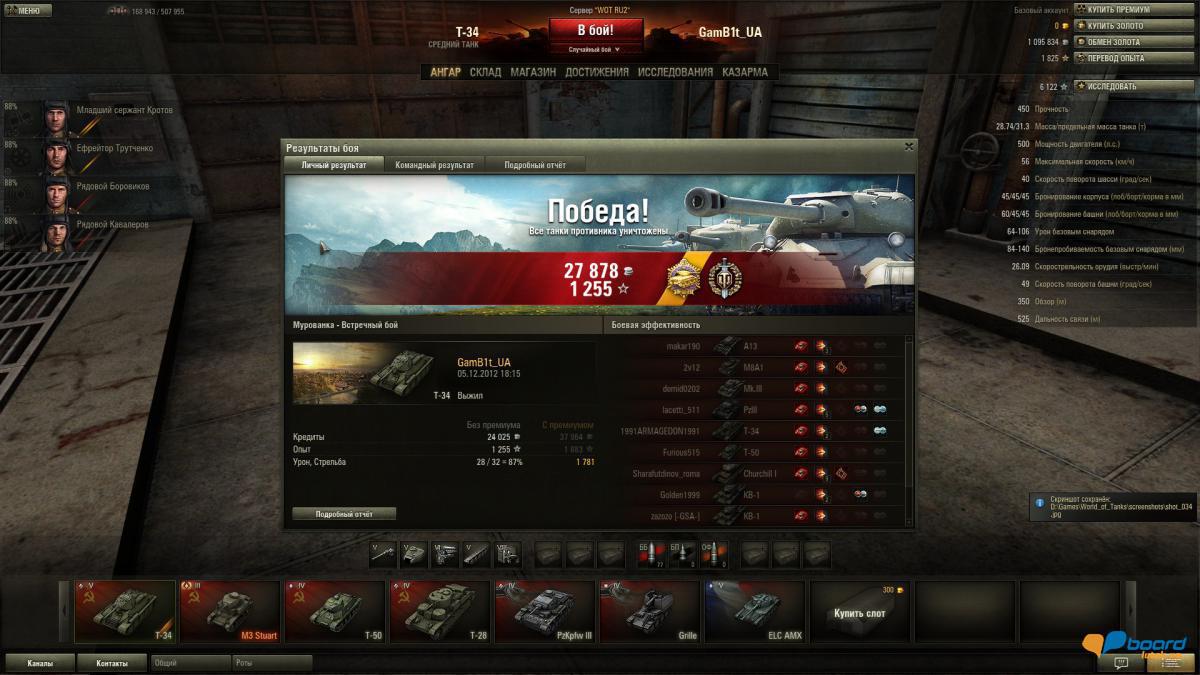This screenshot has height=675, width=1200.
Task: Close the battle results window
Action: 908,146
